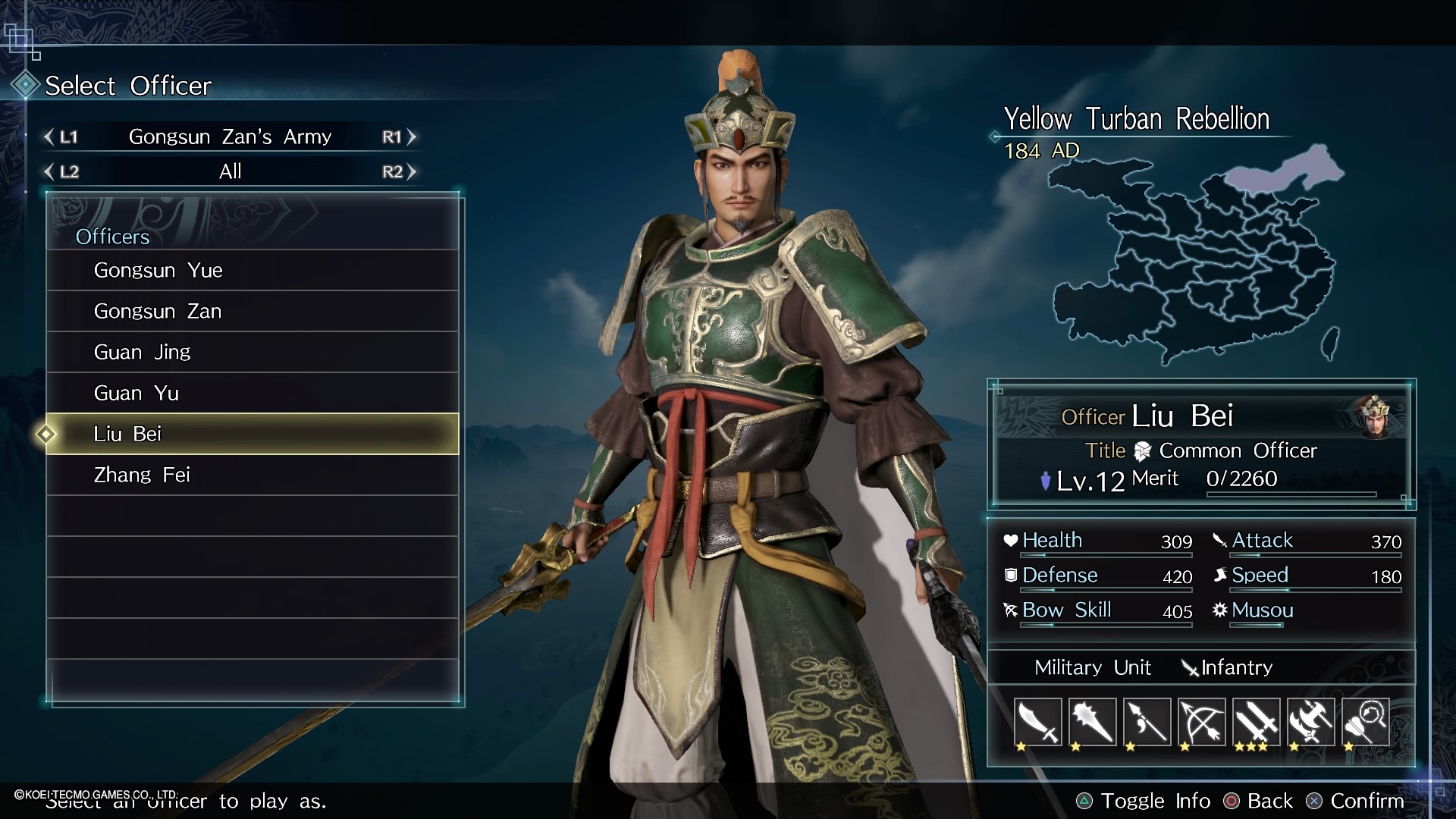This screenshot has height=819, width=1456.
Task: Toggle Info with the triangle button
Action: 1086,801
